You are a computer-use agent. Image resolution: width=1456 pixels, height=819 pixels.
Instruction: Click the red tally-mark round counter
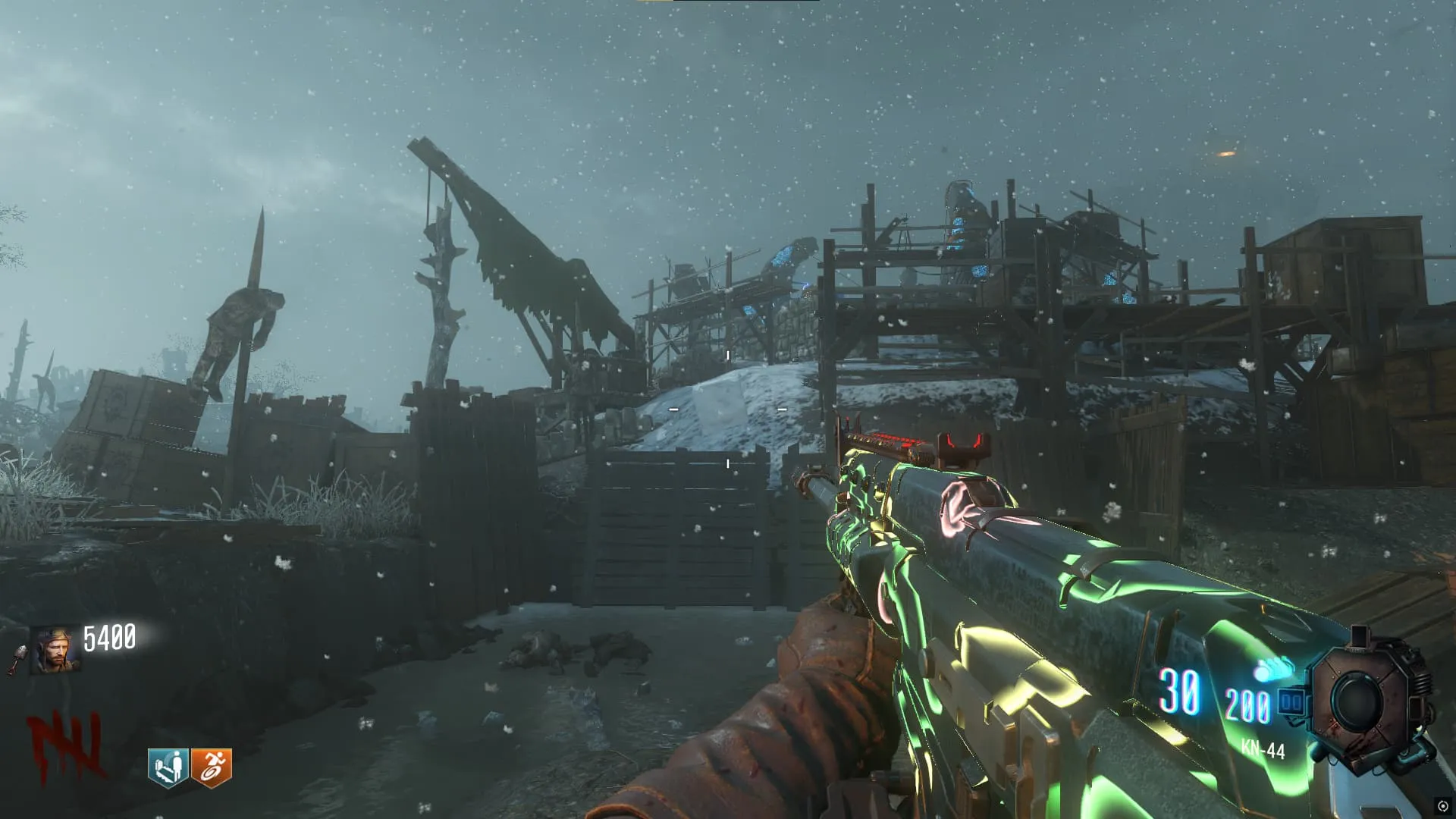coord(64,745)
